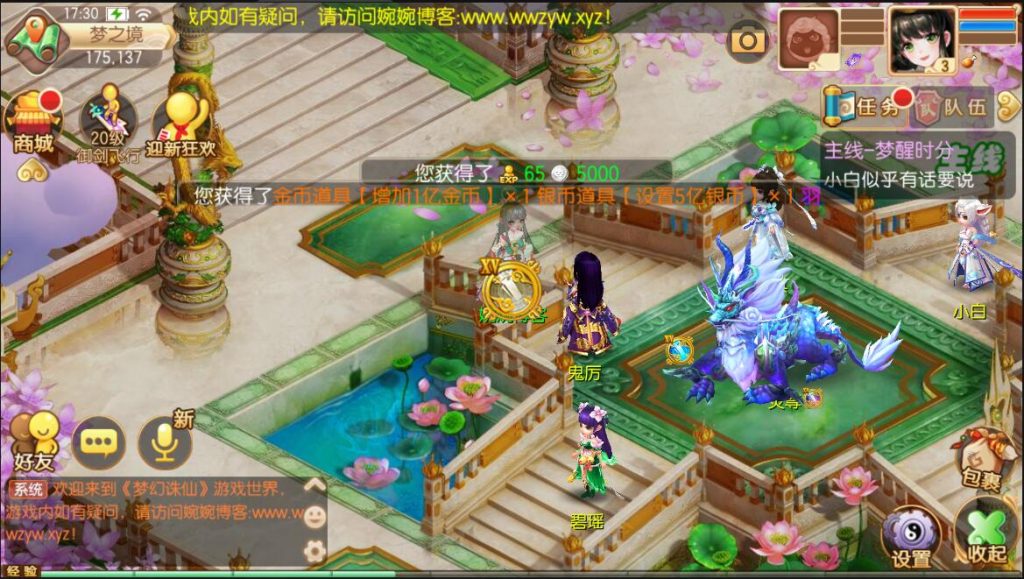Screen dimensions: 1024x579
Task: Expand the chat box with the up arrow
Action: click(x=314, y=486)
